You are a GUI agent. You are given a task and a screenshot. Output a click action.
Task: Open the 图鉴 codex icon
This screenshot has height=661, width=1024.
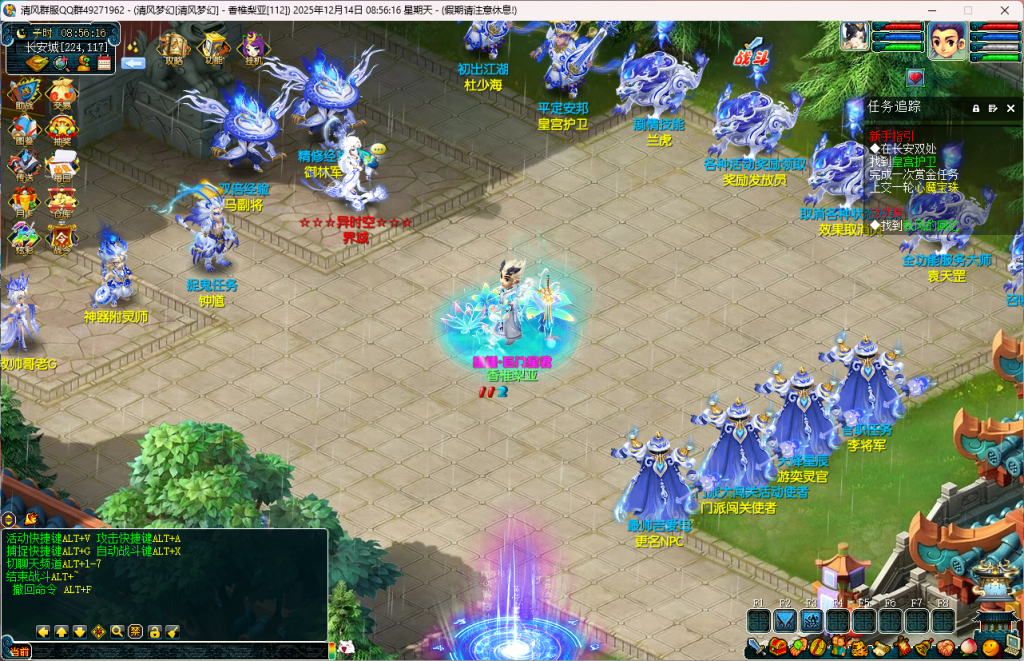(23, 130)
